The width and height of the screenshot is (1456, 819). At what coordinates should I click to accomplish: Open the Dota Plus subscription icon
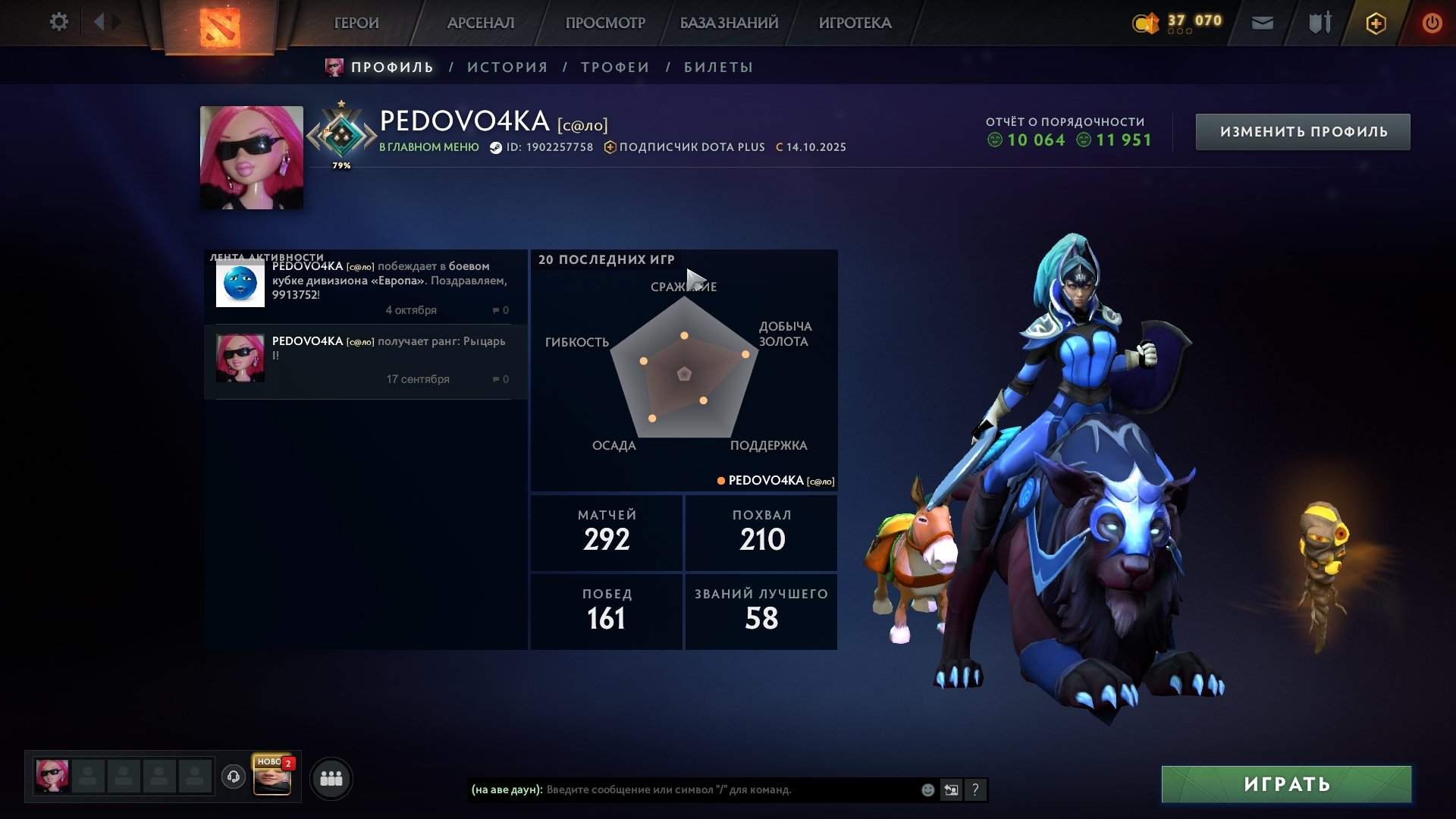pyautogui.click(x=1376, y=23)
